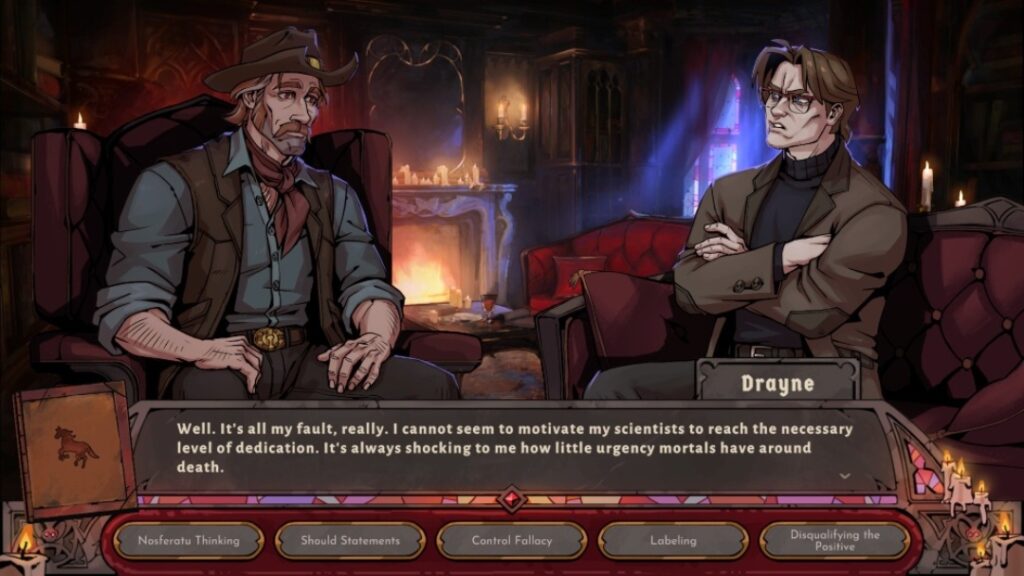Choose the Nosferatu Thinking option
Image resolution: width=1024 pixels, height=576 pixels.
click(x=188, y=541)
